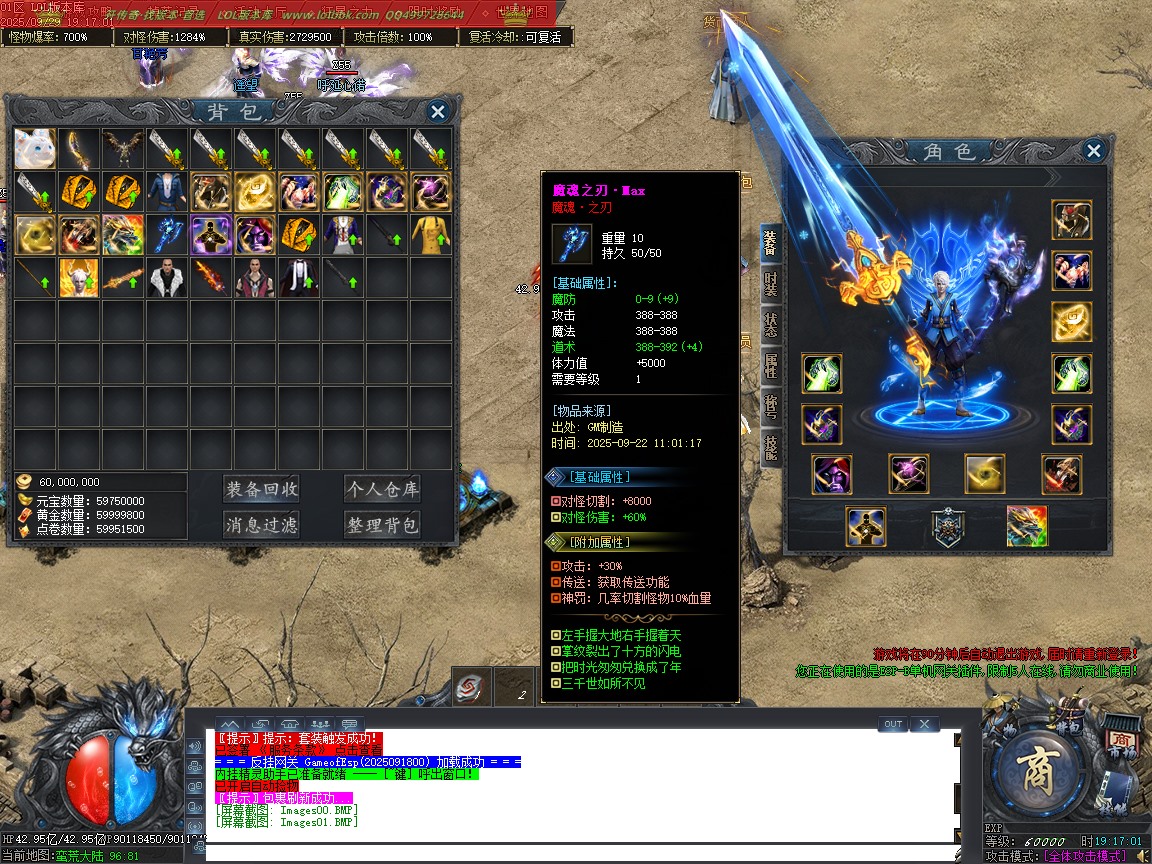Select the white cat item in the bag

(x=35, y=148)
